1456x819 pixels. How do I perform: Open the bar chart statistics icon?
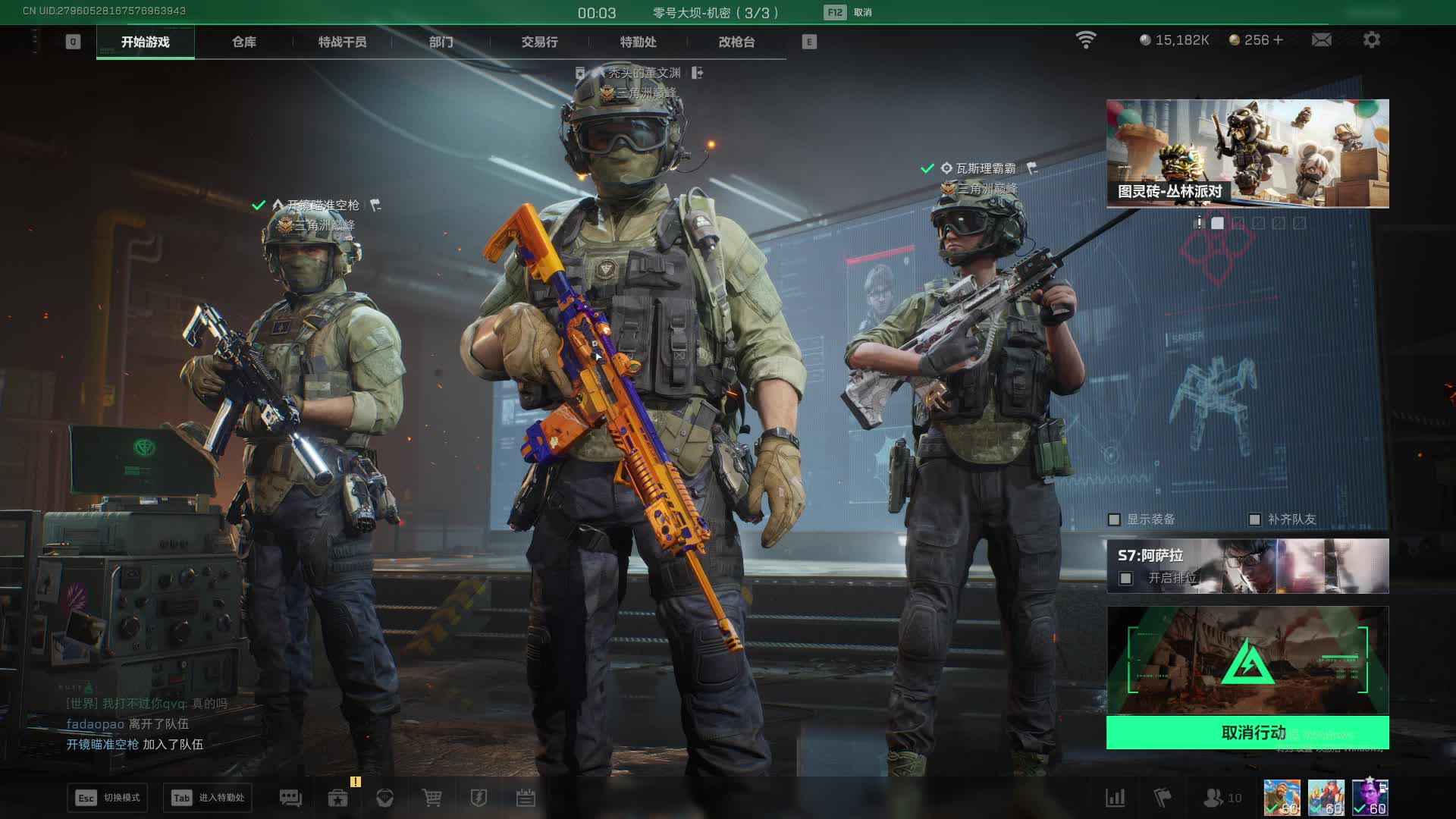[x=1115, y=798]
